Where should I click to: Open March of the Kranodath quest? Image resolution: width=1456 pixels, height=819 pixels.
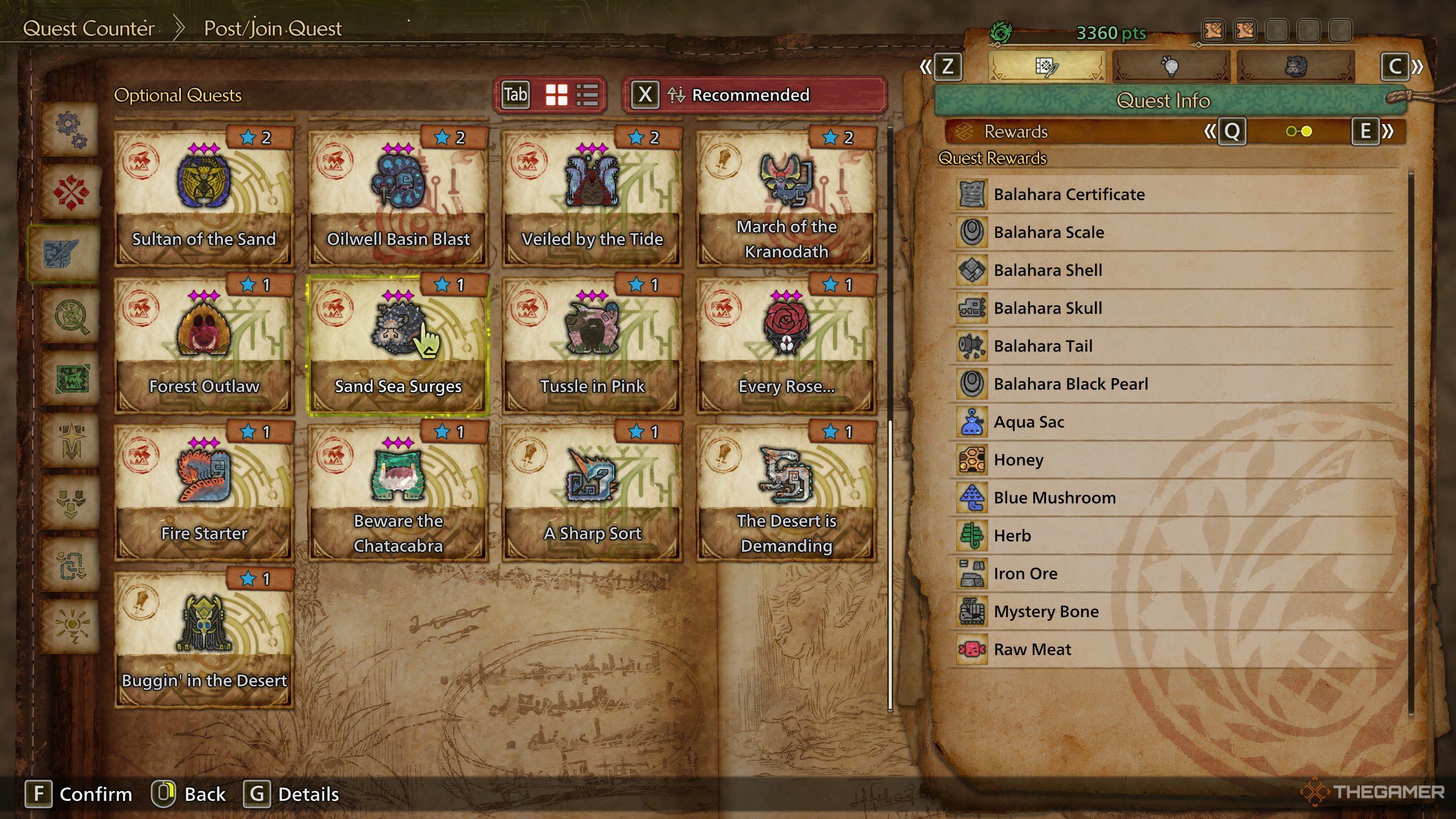[x=786, y=197]
